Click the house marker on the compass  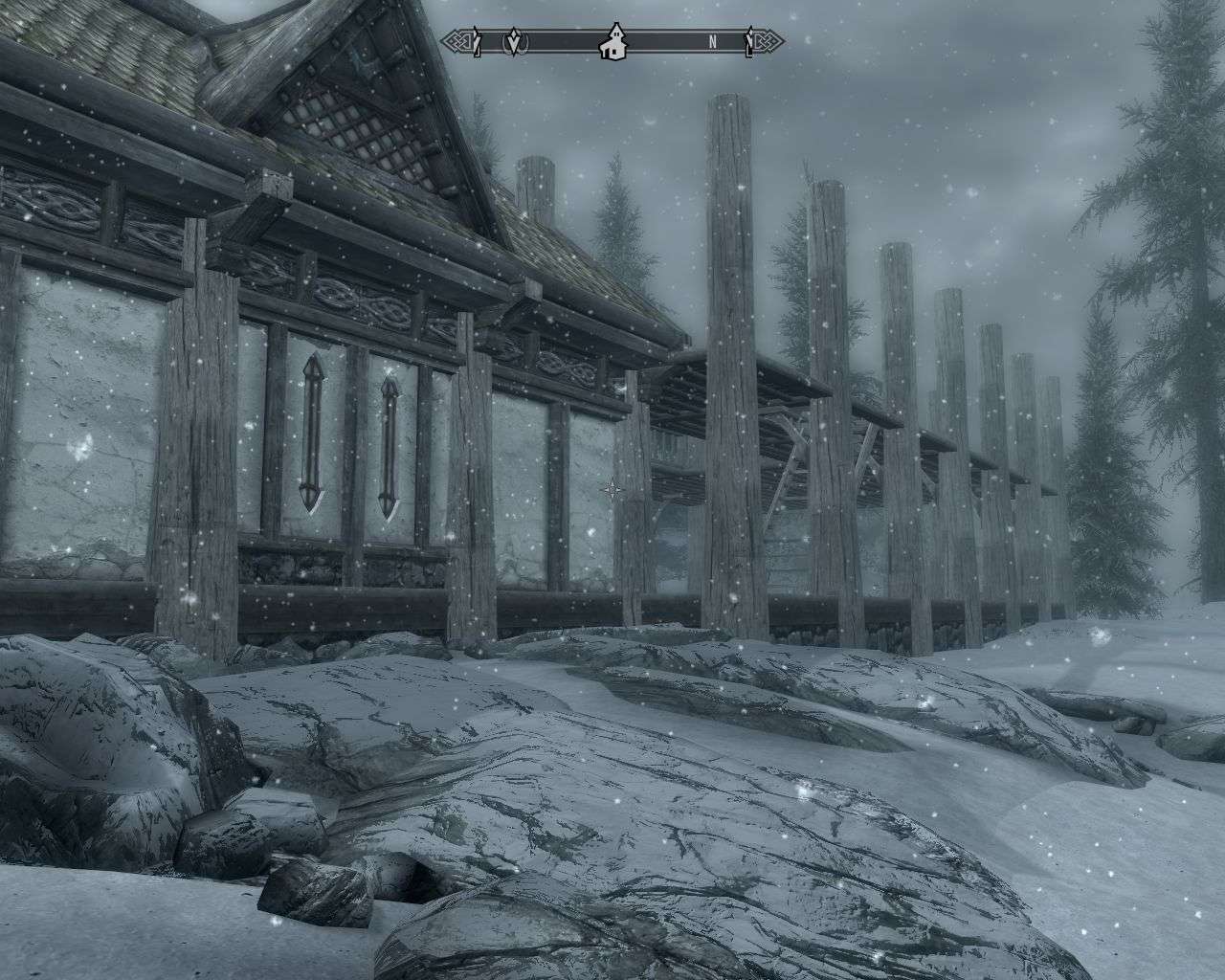click(x=612, y=43)
